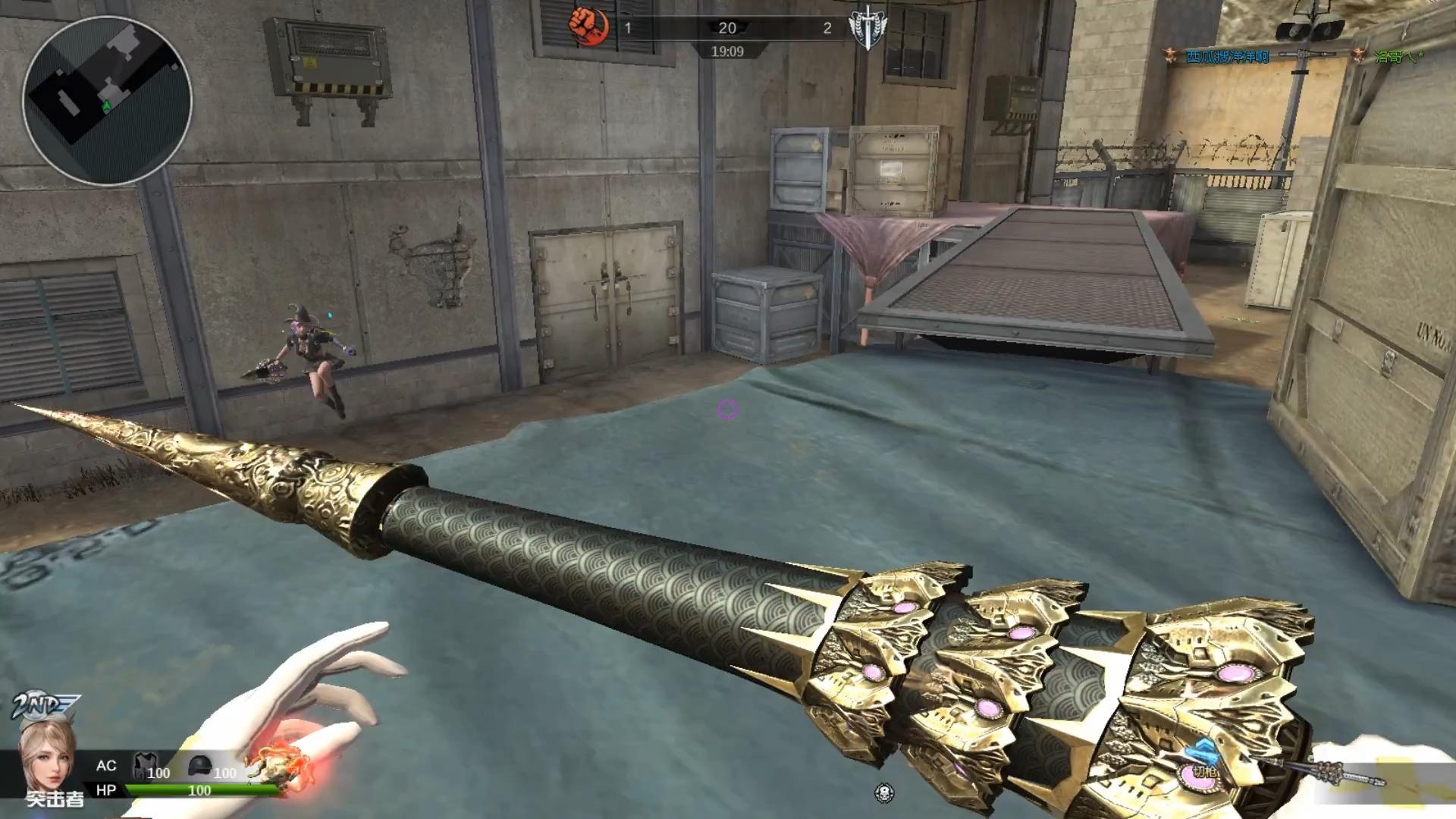Click the helmet armor icon

199,766
